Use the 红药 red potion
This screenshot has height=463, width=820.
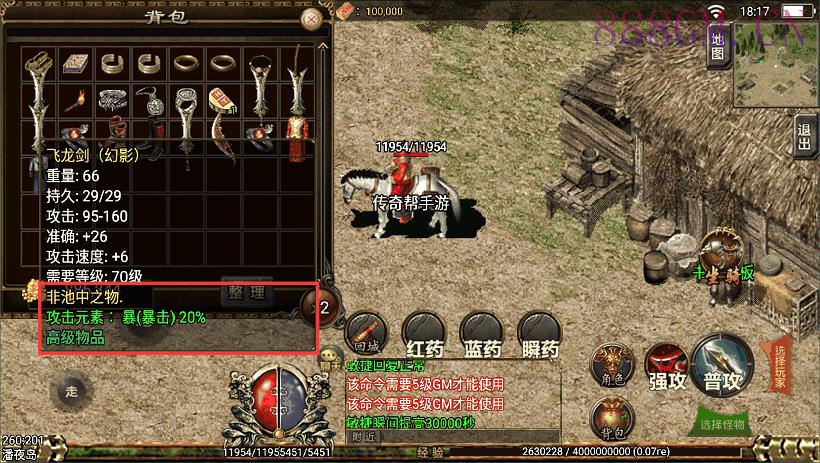[425, 332]
